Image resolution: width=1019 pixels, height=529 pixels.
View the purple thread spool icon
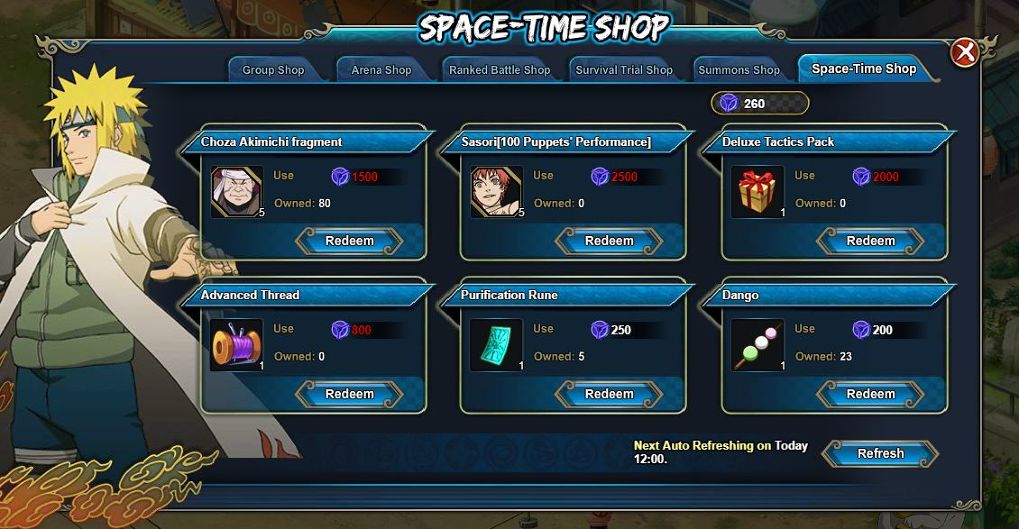(237, 345)
